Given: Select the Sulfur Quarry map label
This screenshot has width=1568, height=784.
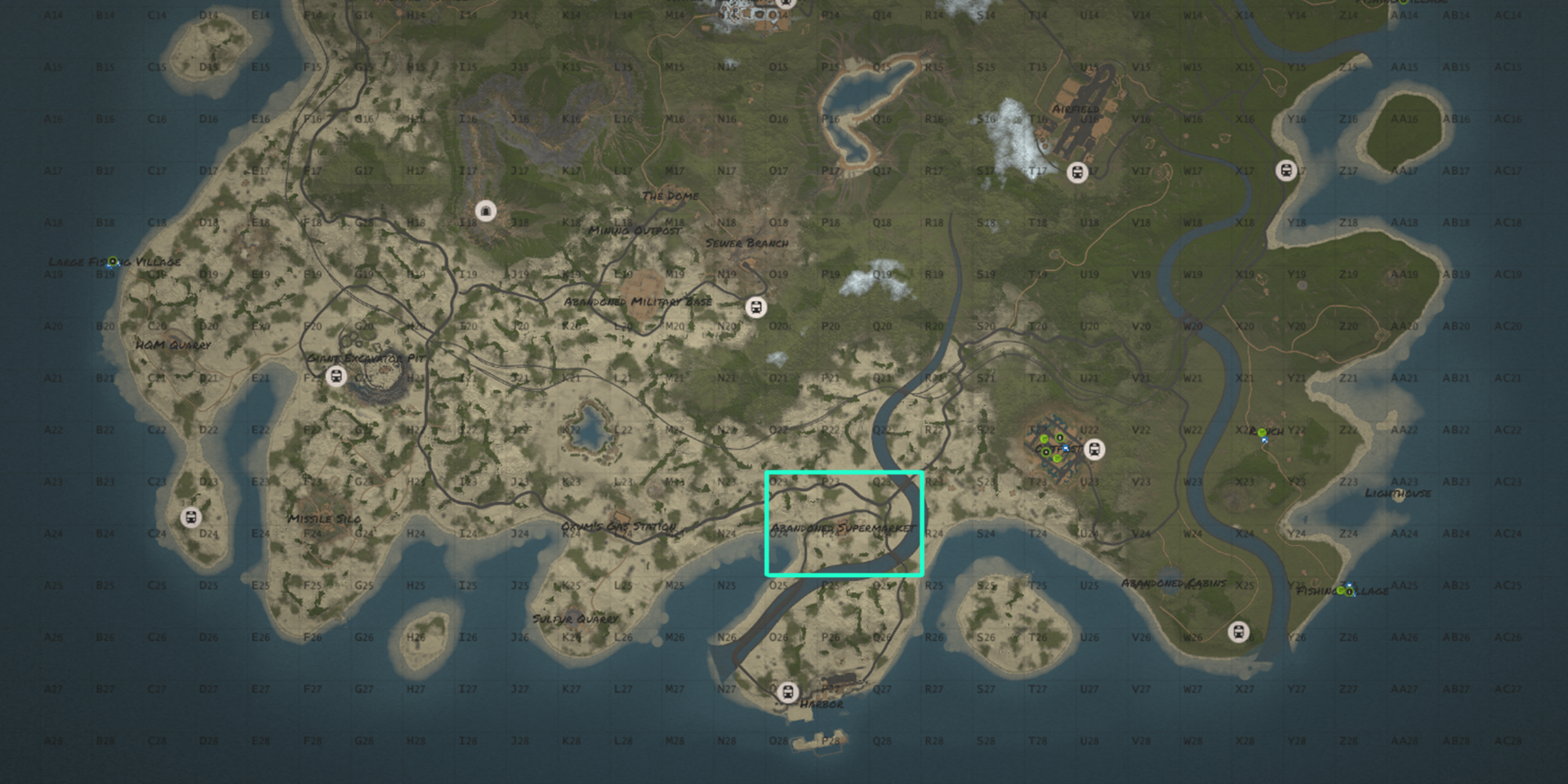Looking at the screenshot, I should pyautogui.click(x=575, y=619).
